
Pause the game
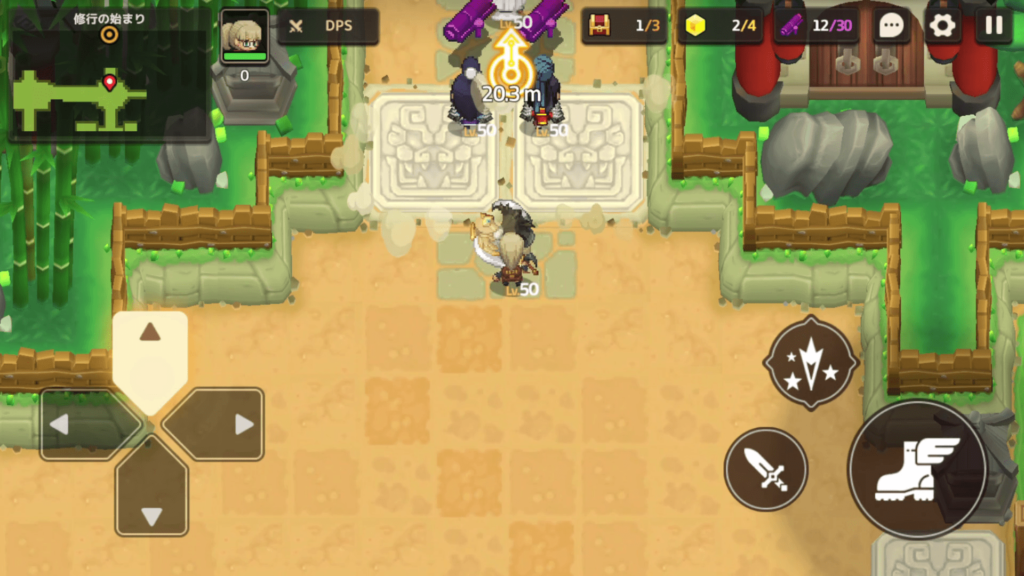point(993,26)
